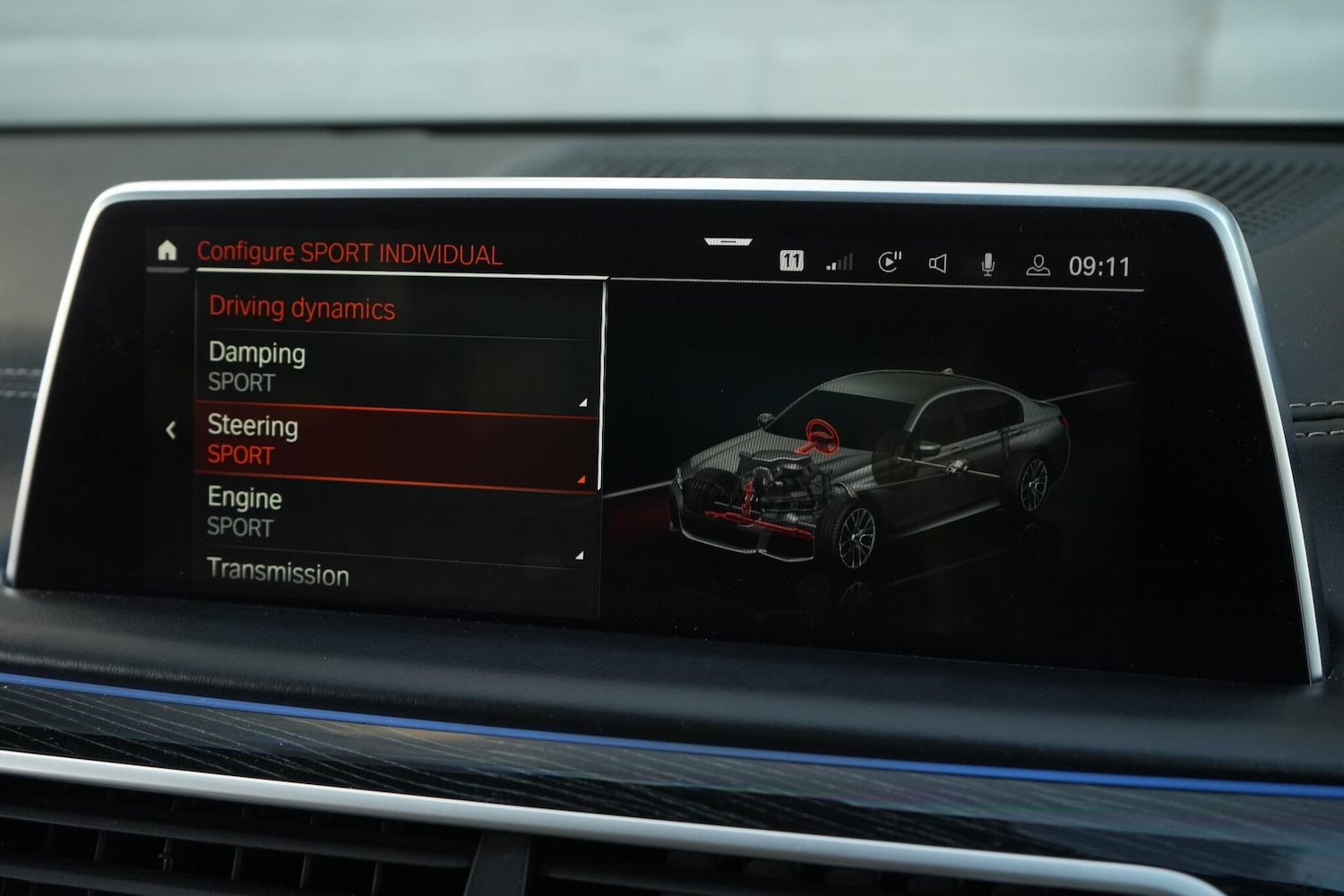Select the Damping SPORT entry
This screenshot has width=1344, height=896.
pyautogui.click(x=260, y=366)
